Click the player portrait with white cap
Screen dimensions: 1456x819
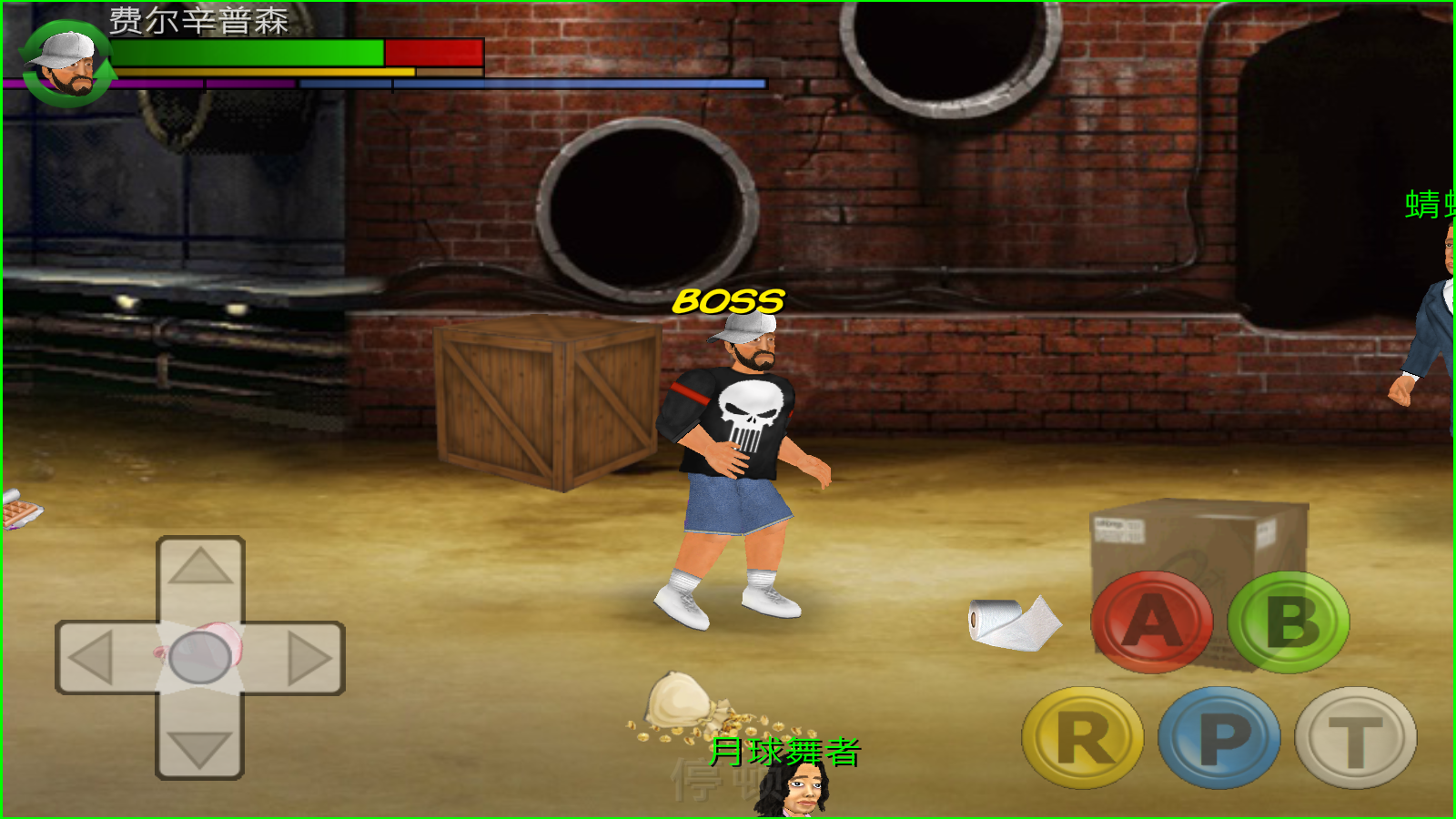66,64
